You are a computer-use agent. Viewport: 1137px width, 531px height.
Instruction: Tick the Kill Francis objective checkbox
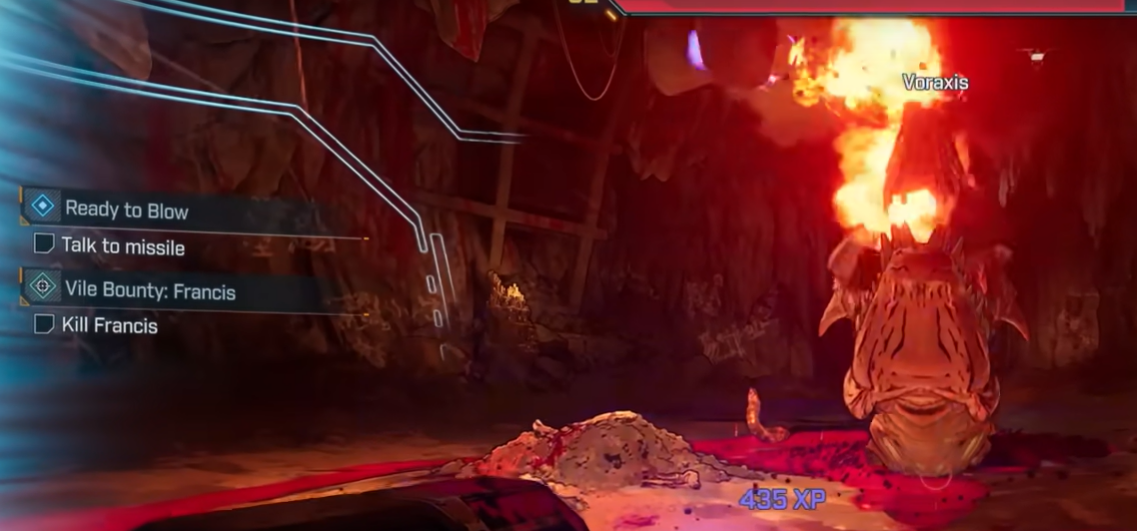point(44,324)
